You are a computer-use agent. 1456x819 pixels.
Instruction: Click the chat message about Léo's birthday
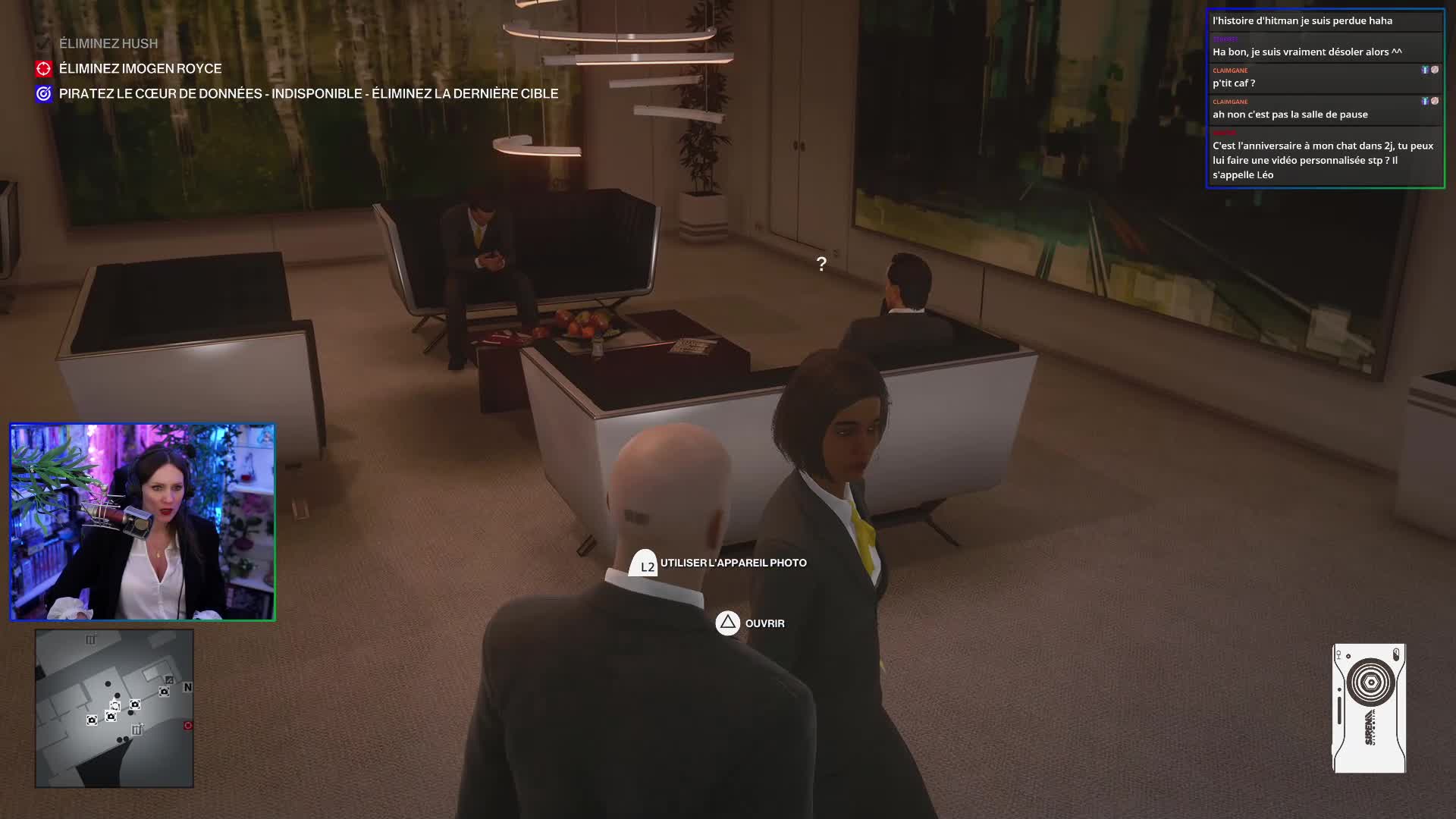click(x=1323, y=160)
